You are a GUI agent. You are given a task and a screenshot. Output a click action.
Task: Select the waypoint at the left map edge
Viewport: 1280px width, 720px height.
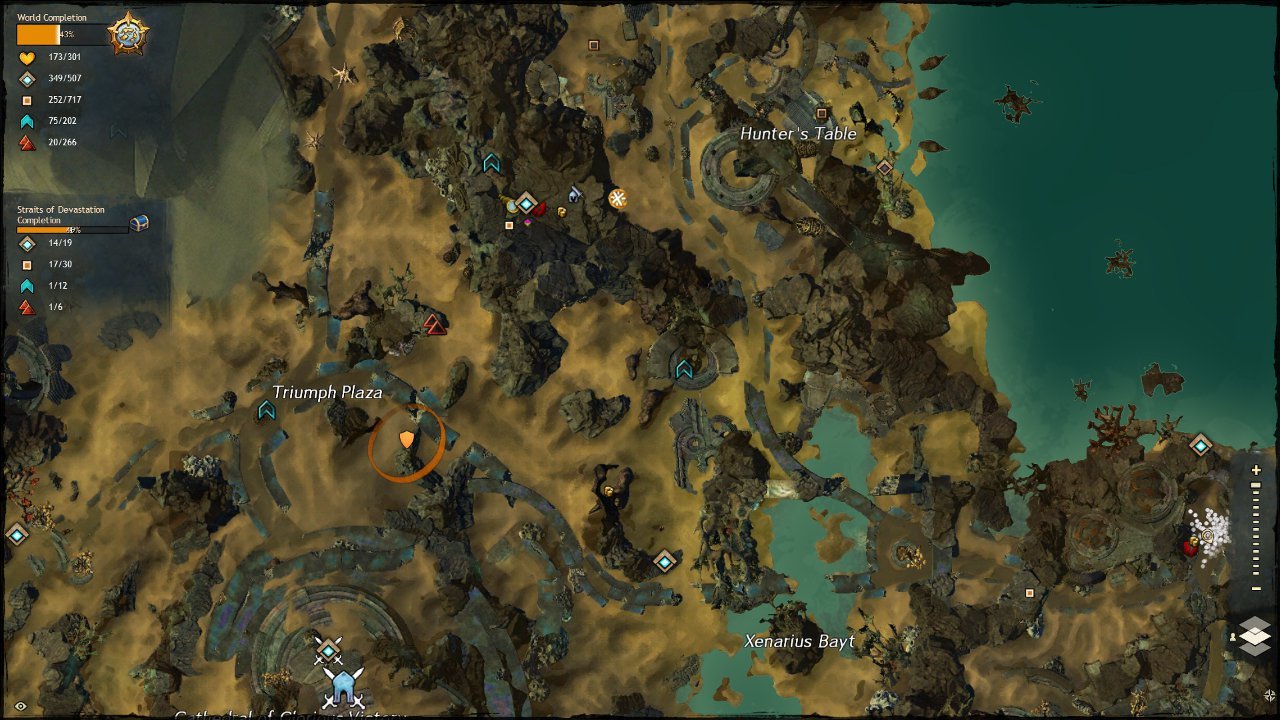tap(16, 534)
